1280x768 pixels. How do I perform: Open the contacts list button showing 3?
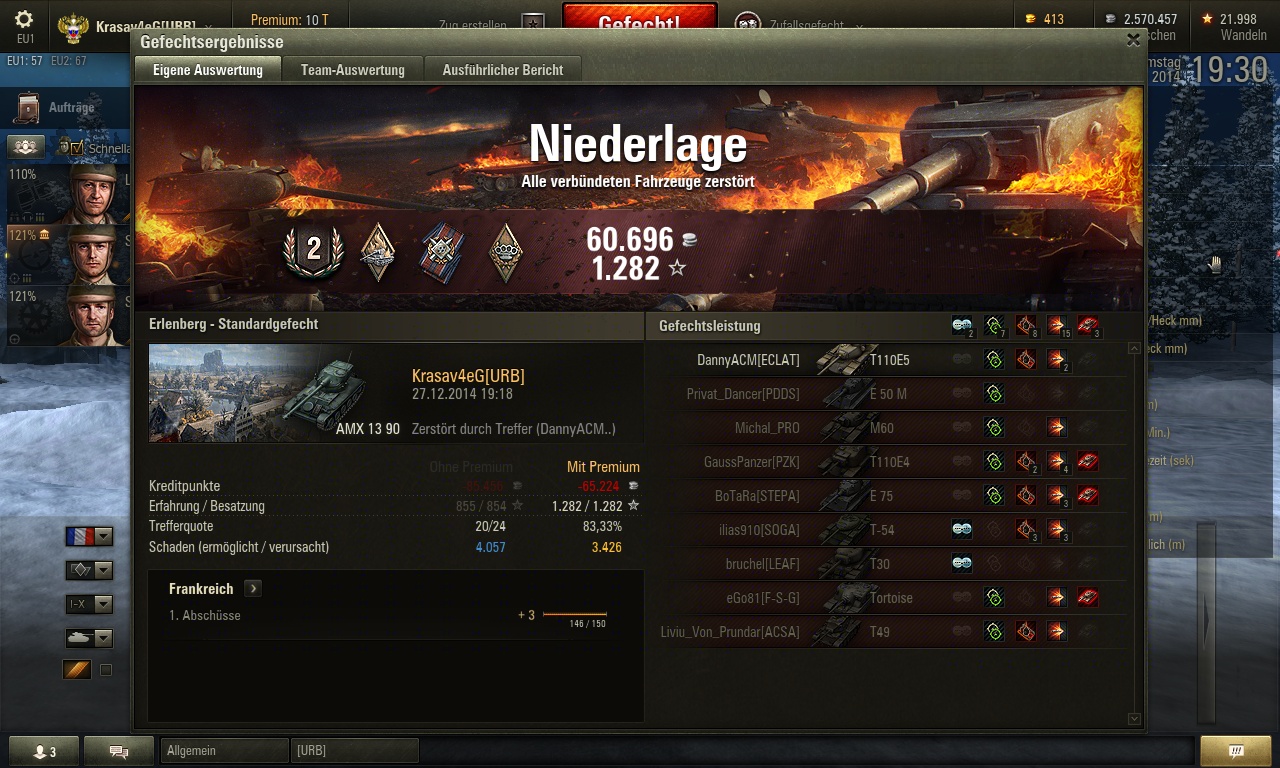[x=44, y=752]
